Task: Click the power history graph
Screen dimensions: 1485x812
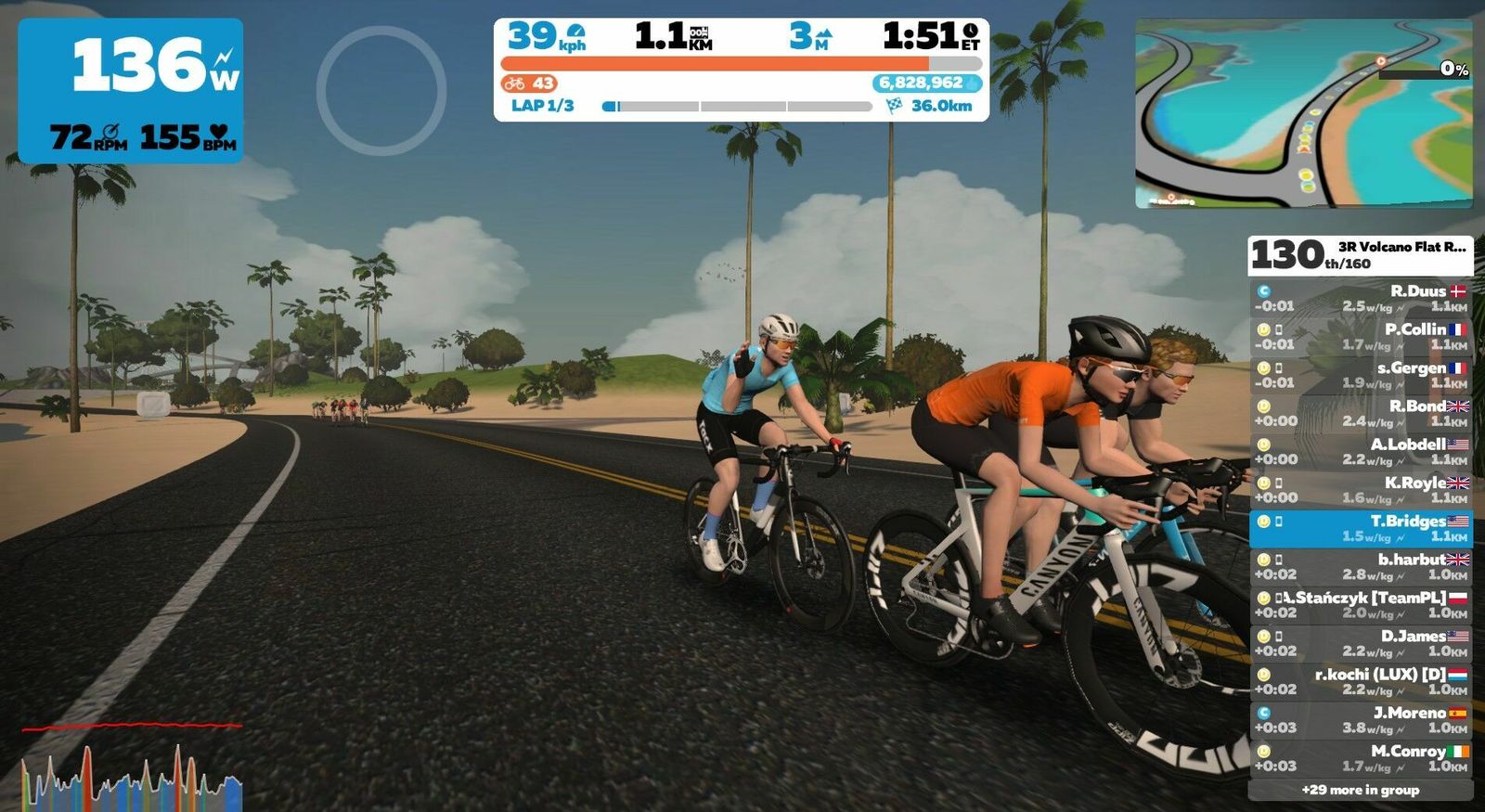Action: pos(132,767)
